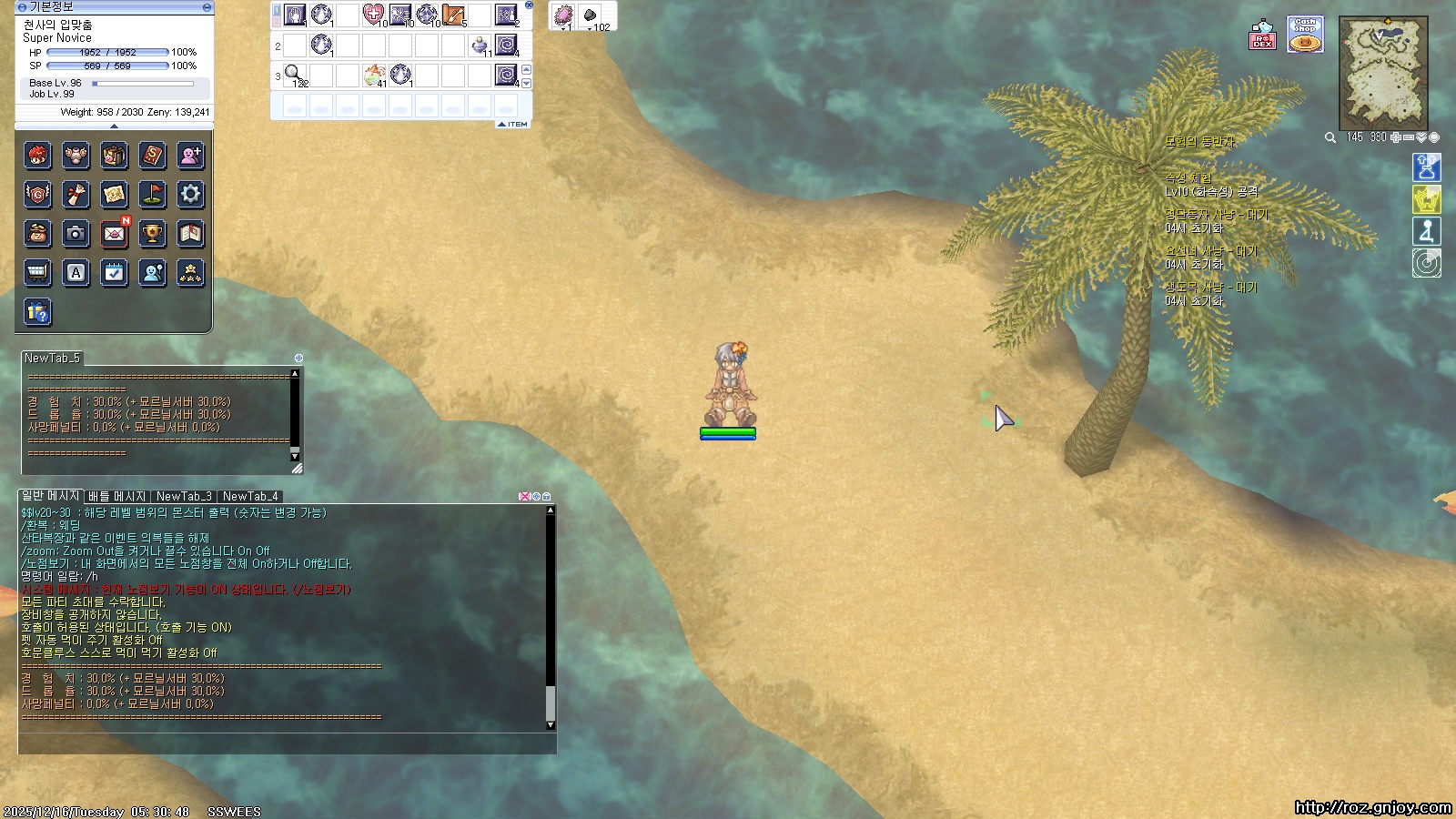Open the world map parchment icon

click(114, 194)
